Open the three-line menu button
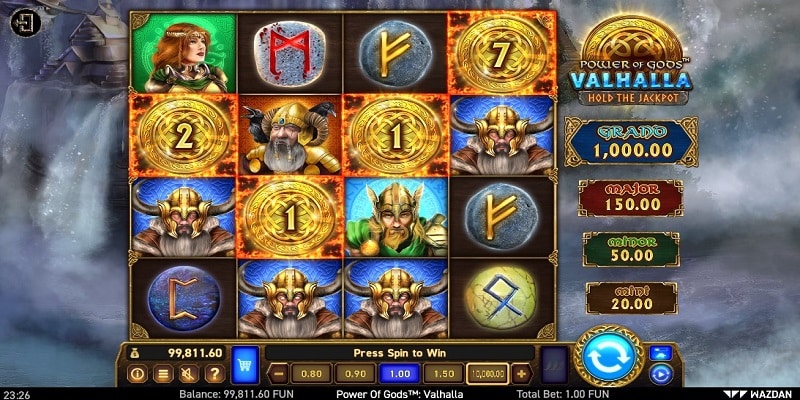This screenshot has height=400, width=800. 163,374
